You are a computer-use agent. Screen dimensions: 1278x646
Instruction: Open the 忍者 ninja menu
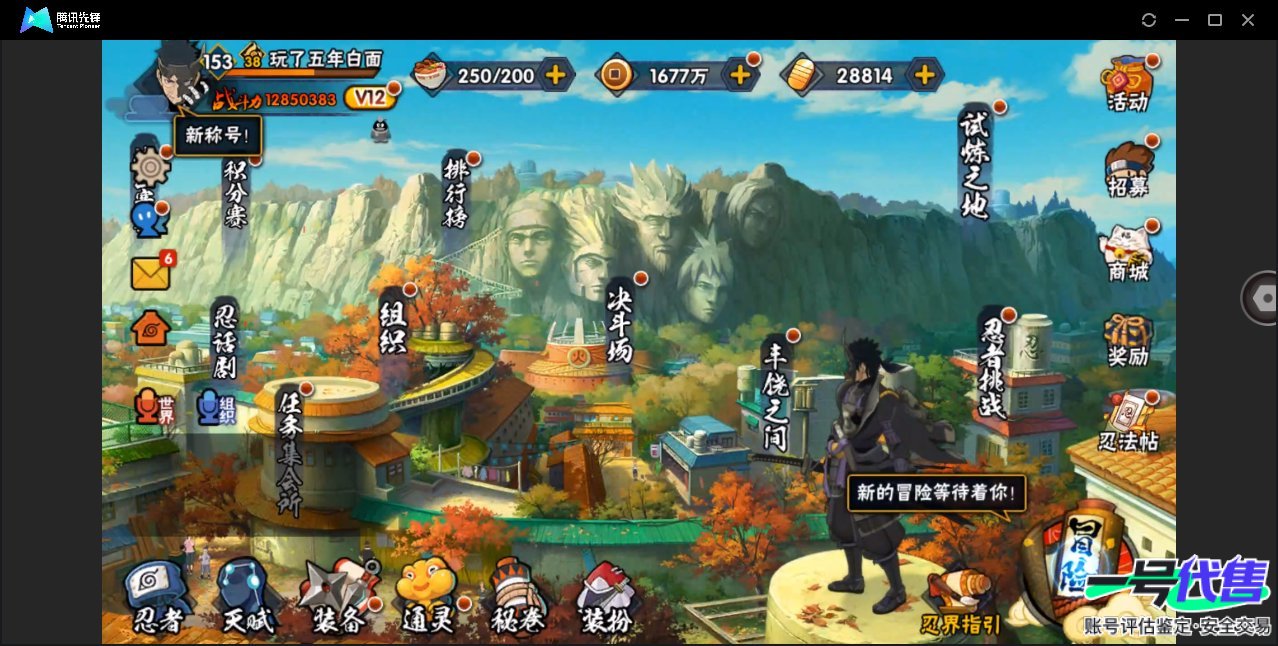157,598
